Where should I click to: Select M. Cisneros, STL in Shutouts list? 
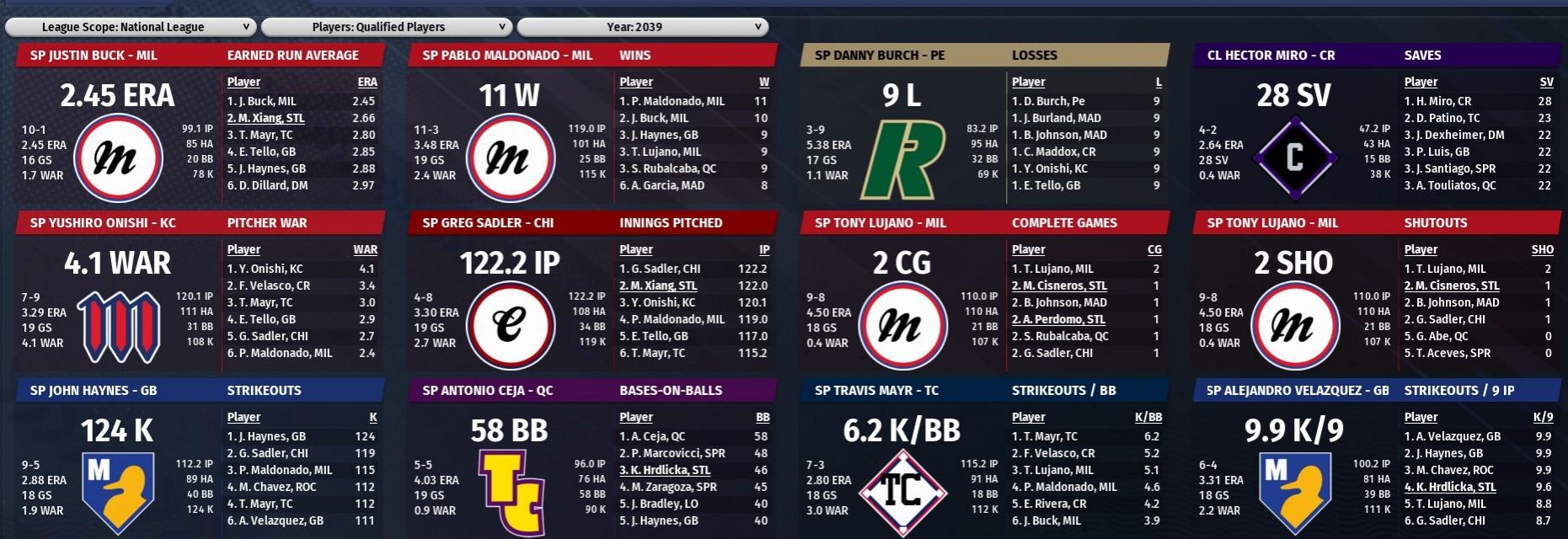pos(1452,286)
